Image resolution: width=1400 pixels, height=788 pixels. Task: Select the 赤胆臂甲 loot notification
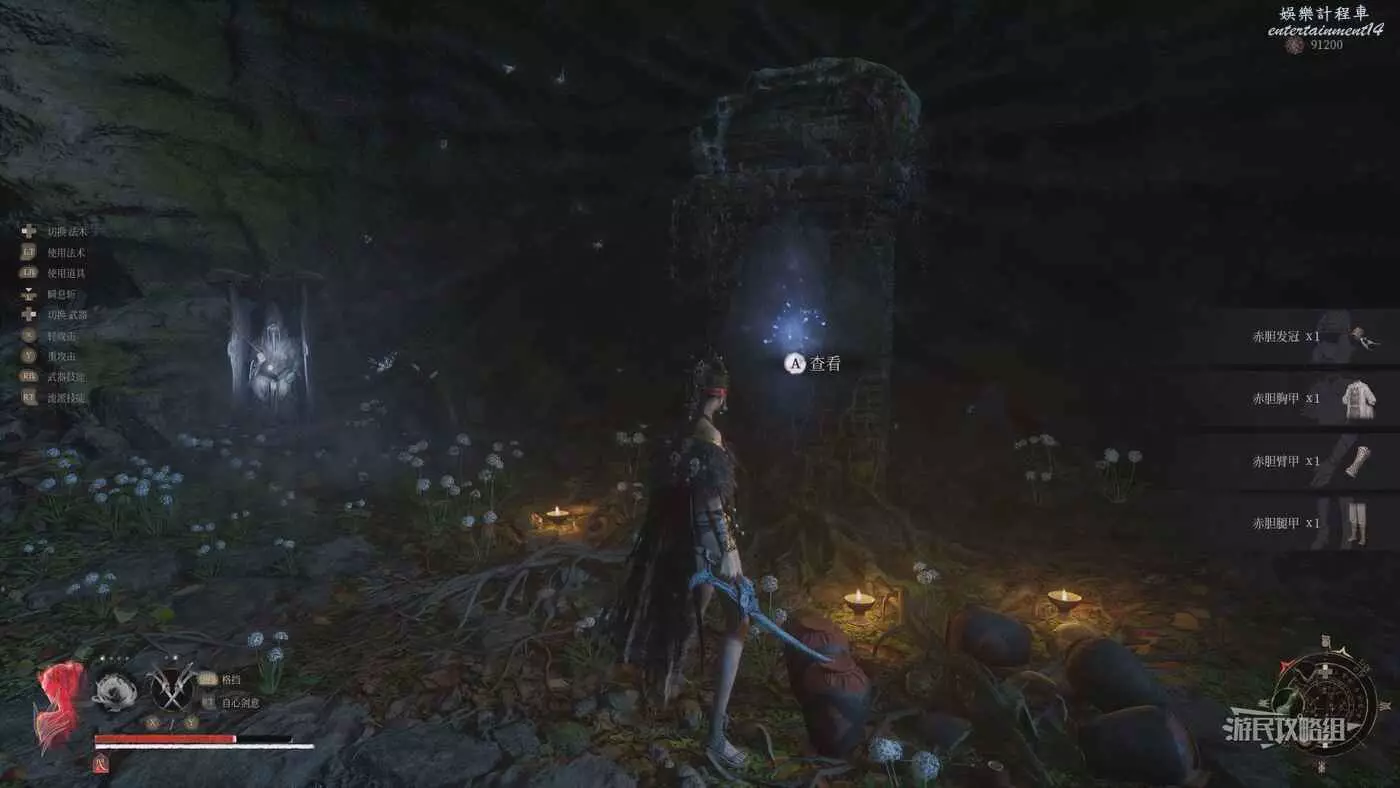pyautogui.click(x=1300, y=461)
